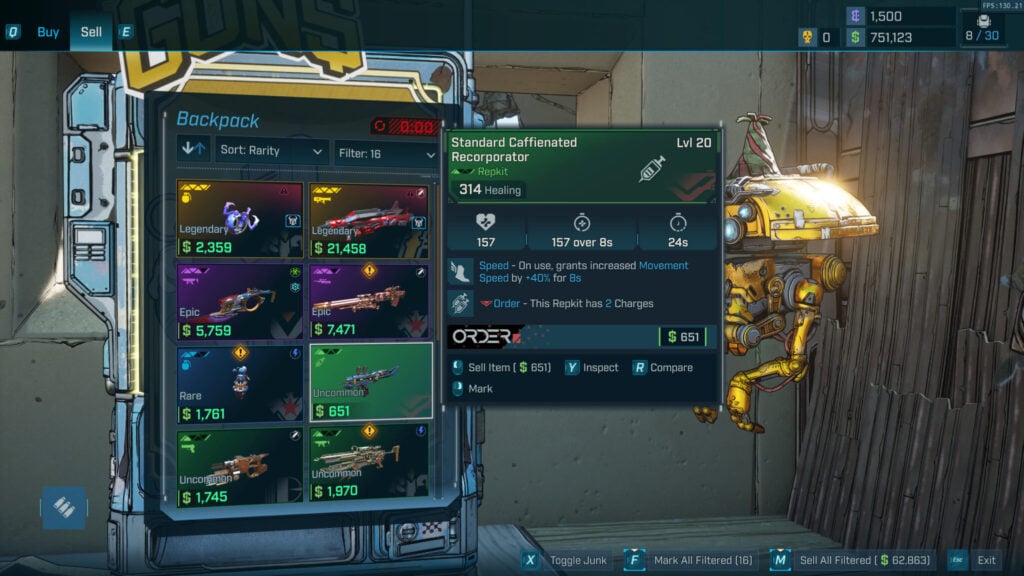Switch to the Buy tab
The height and width of the screenshot is (576, 1024).
48,32
